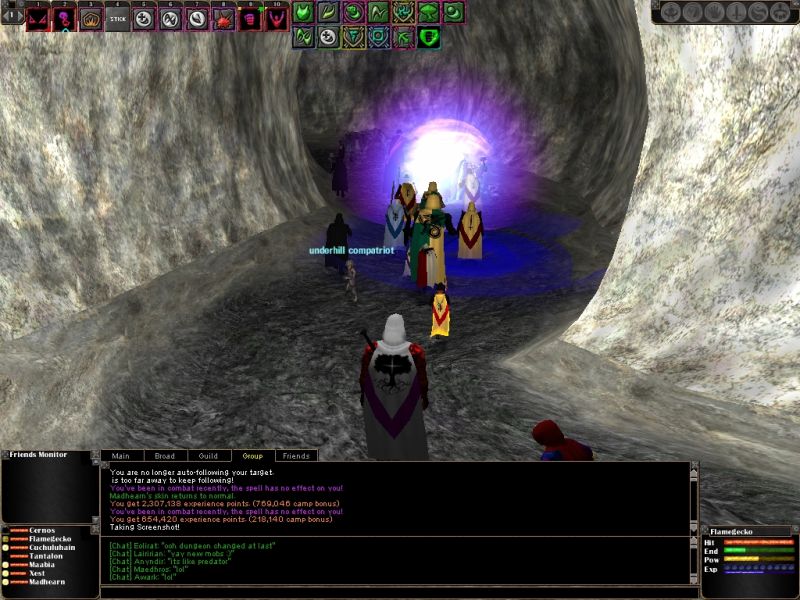Click the grey yin-yang swirl icon
The image size is (800, 600).
[x=759, y=12]
